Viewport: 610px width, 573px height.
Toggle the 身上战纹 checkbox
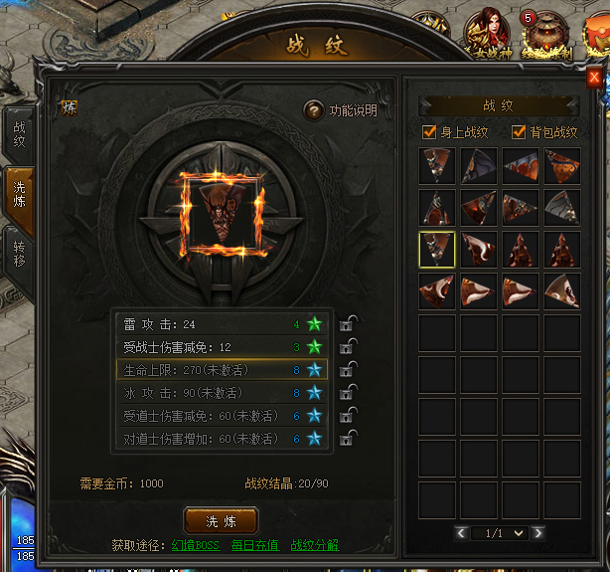tap(431, 132)
